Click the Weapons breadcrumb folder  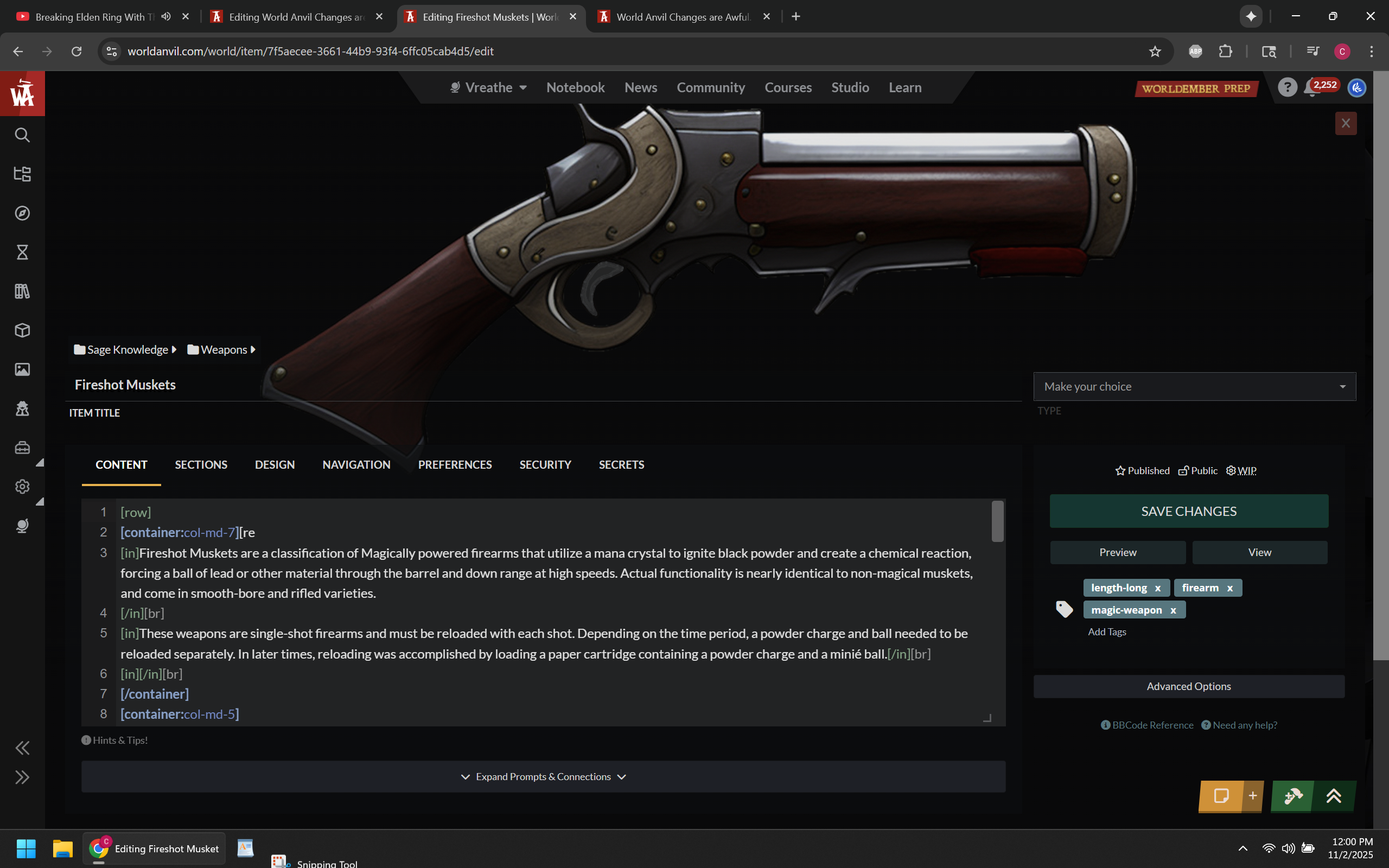click(222, 349)
